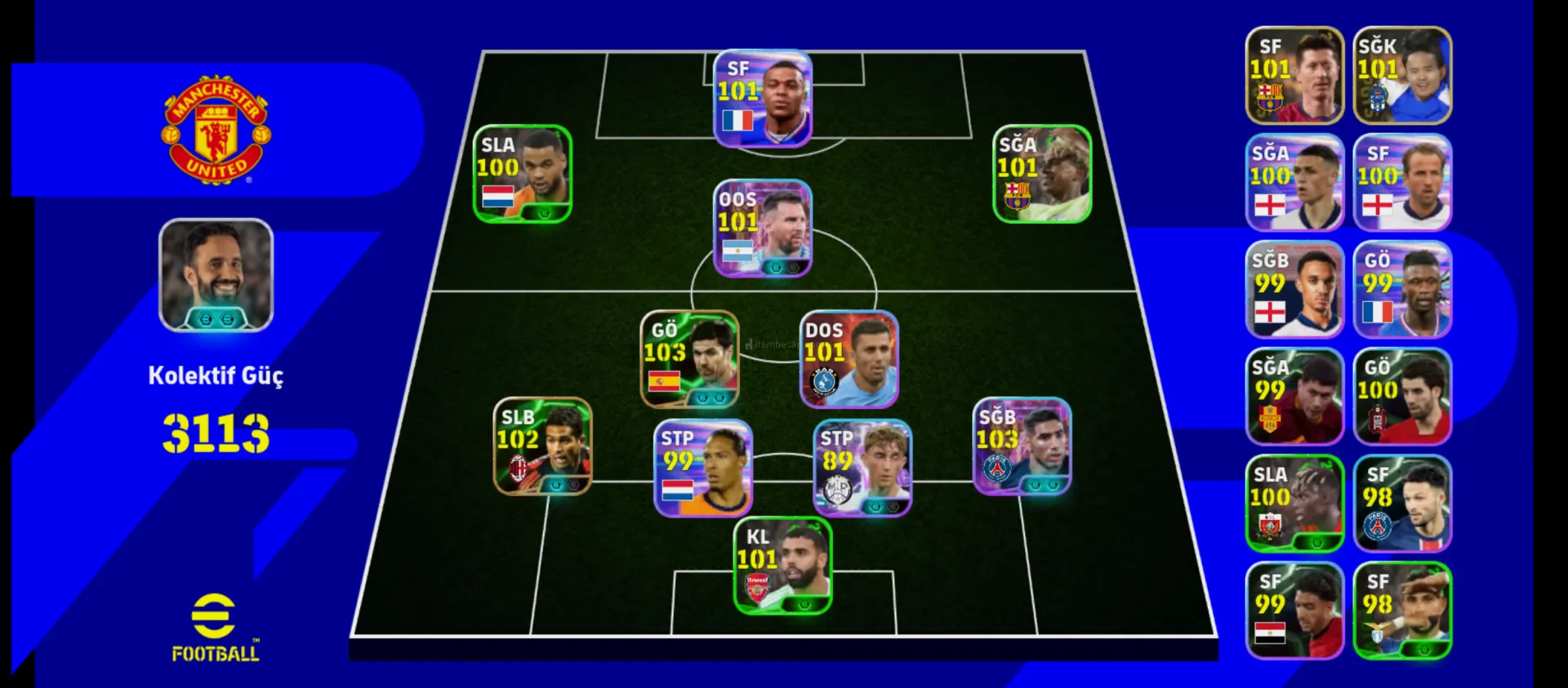Screen dimensions: 1568x688
Task: Select the SĞA 101 right winger card
Action: pyautogui.click(x=1042, y=174)
